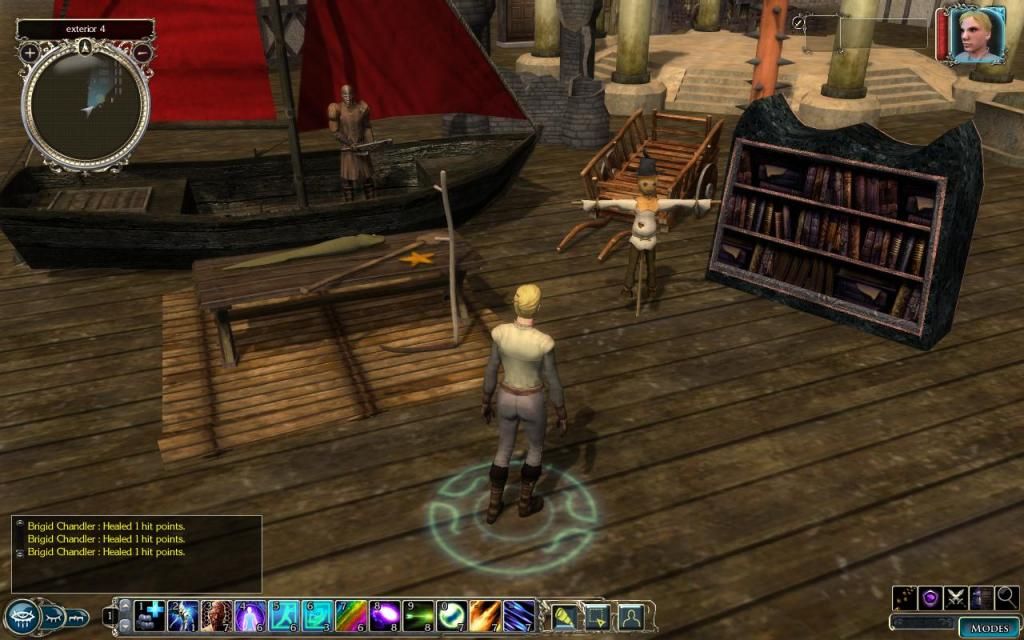Cast the rainbow spell in hotbar slot 7
This screenshot has height=640, width=1024.
353,615
